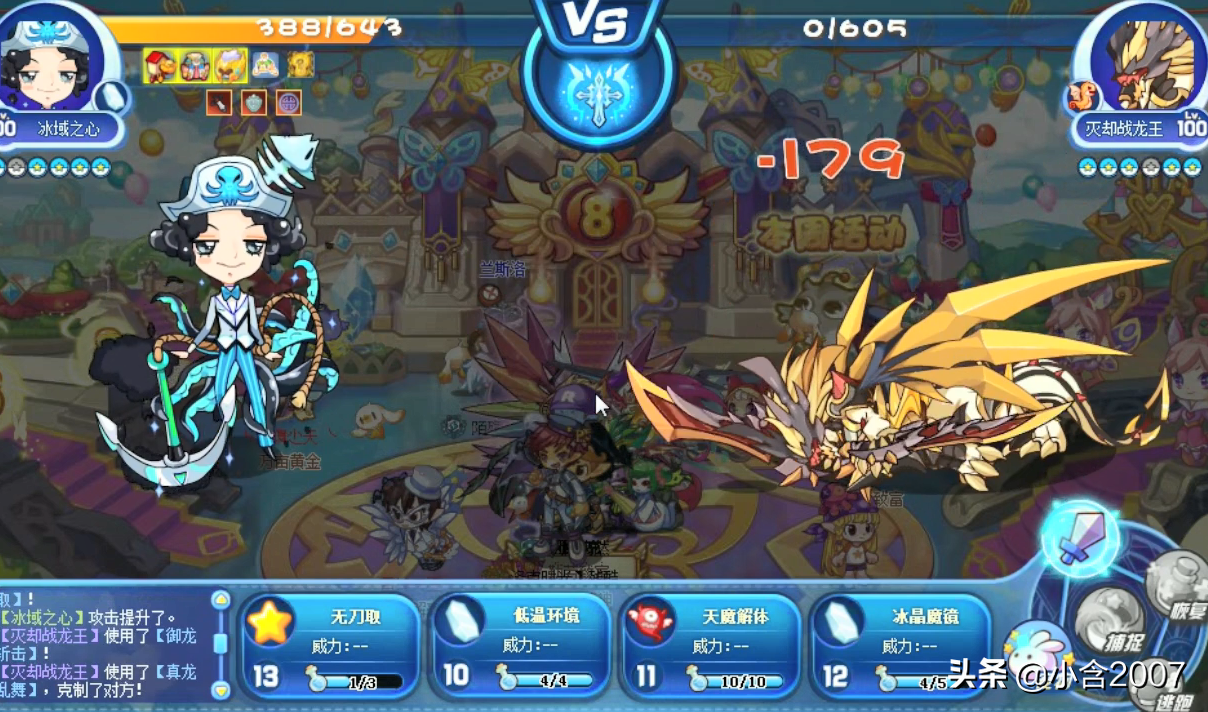
Task: Click the ice crystal element badge
Action: point(115,97)
